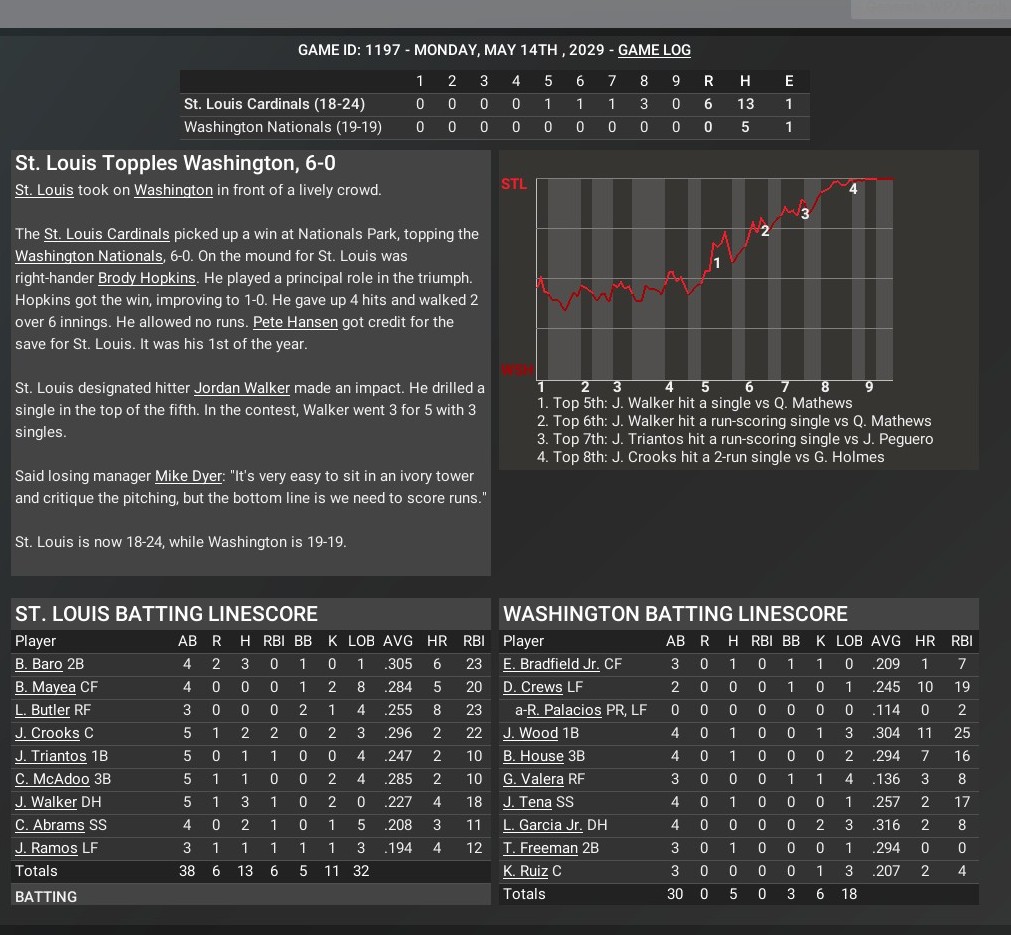Select K. Ruiz in Washington linescore
The width and height of the screenshot is (1011, 935).
pos(525,871)
